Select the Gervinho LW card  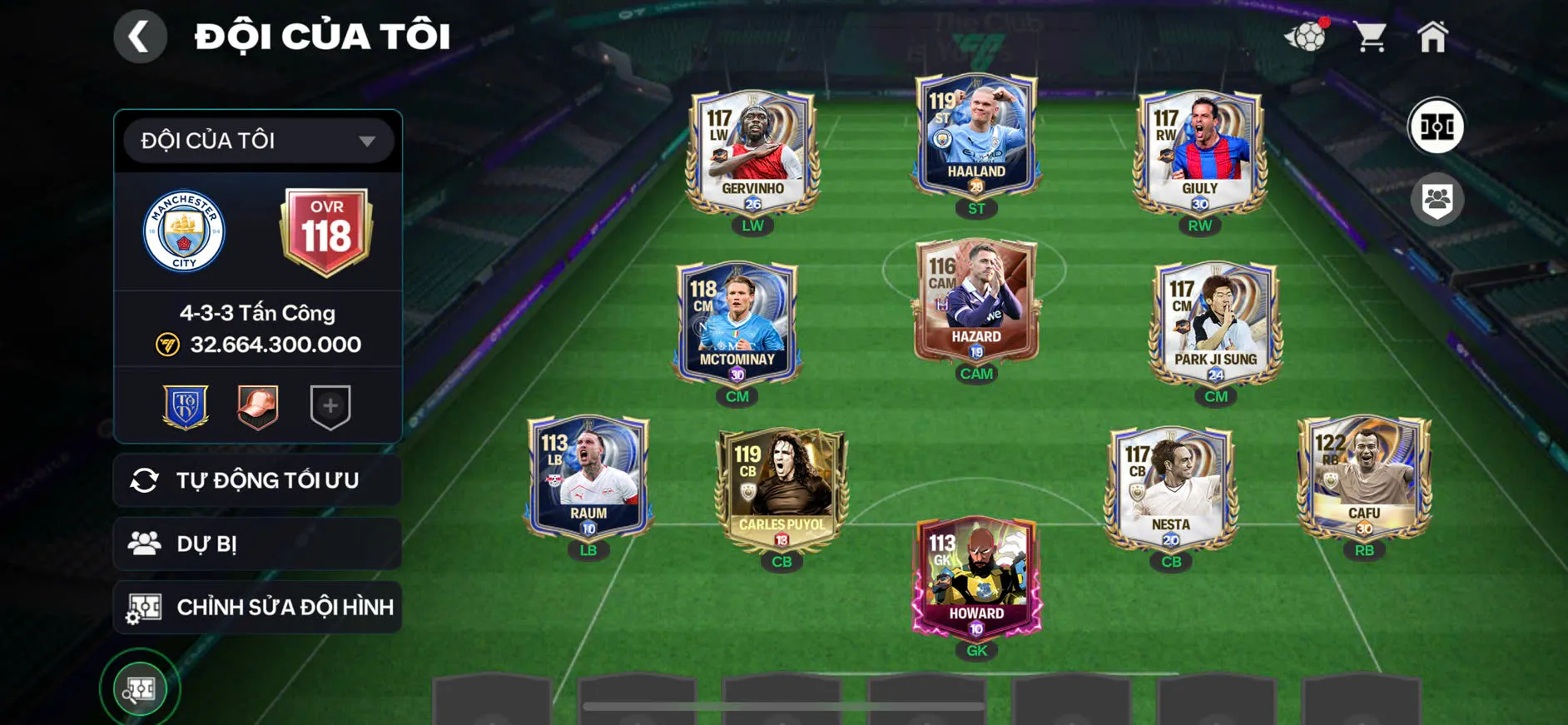click(752, 152)
